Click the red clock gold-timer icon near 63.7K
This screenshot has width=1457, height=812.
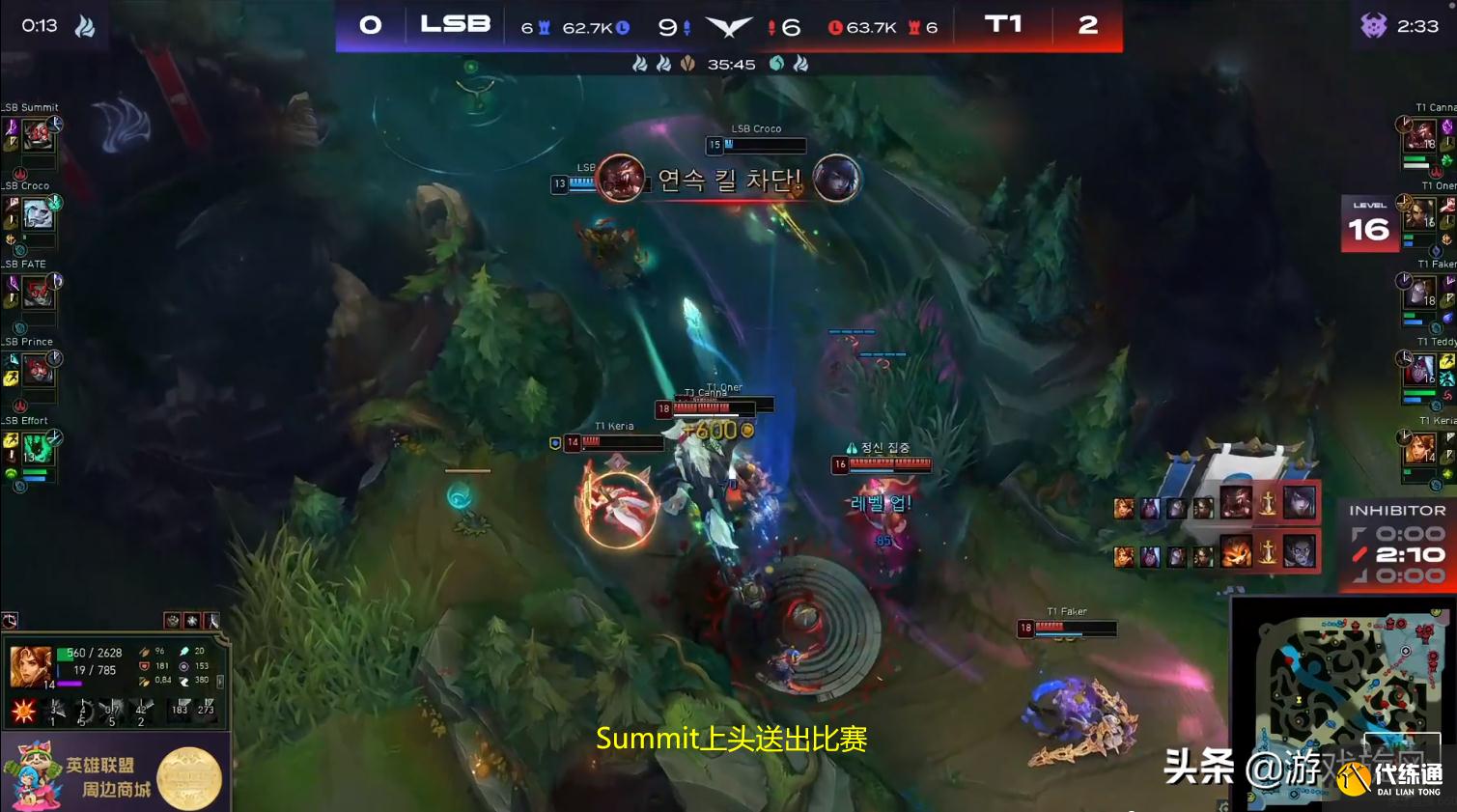coord(837,26)
